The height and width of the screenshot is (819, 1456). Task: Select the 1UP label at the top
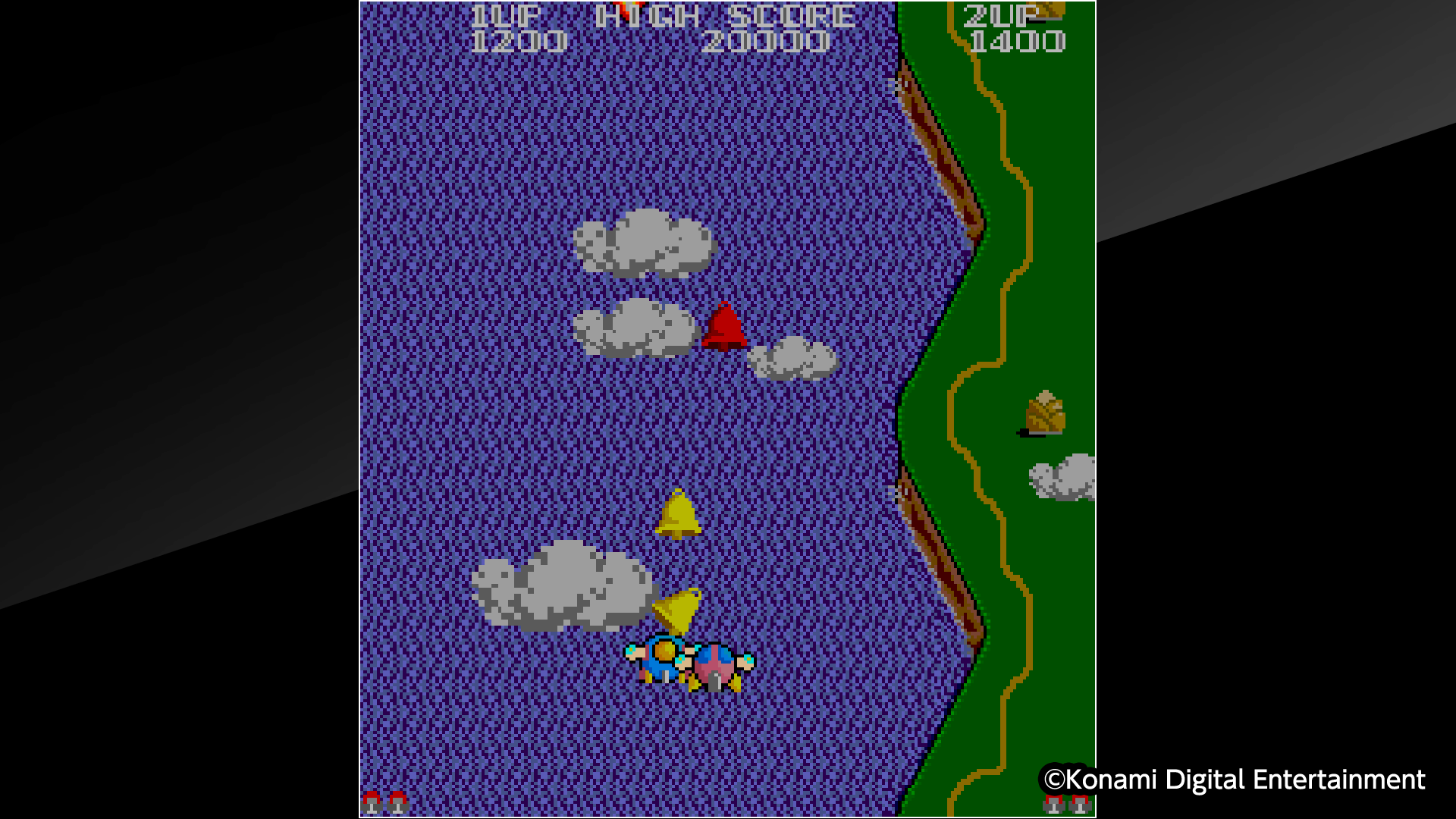[507, 14]
